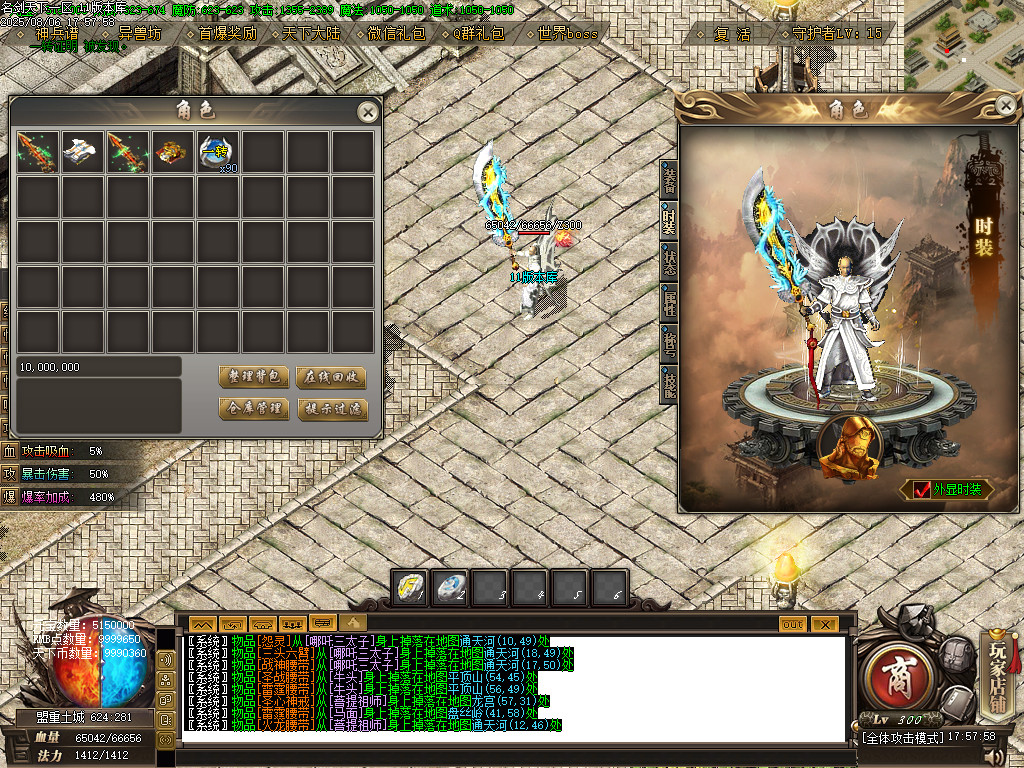Select the 一转 orb item stacked x90
Viewport: 1024px width, 768px height.
tap(218, 153)
